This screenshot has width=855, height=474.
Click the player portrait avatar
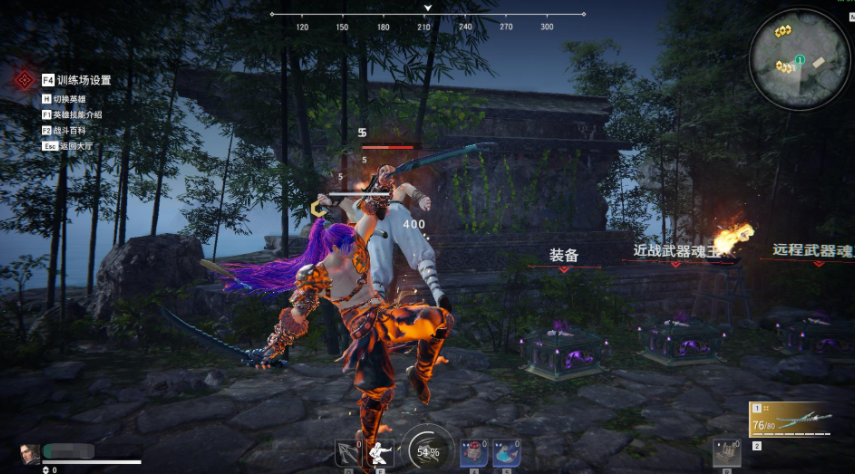30,454
